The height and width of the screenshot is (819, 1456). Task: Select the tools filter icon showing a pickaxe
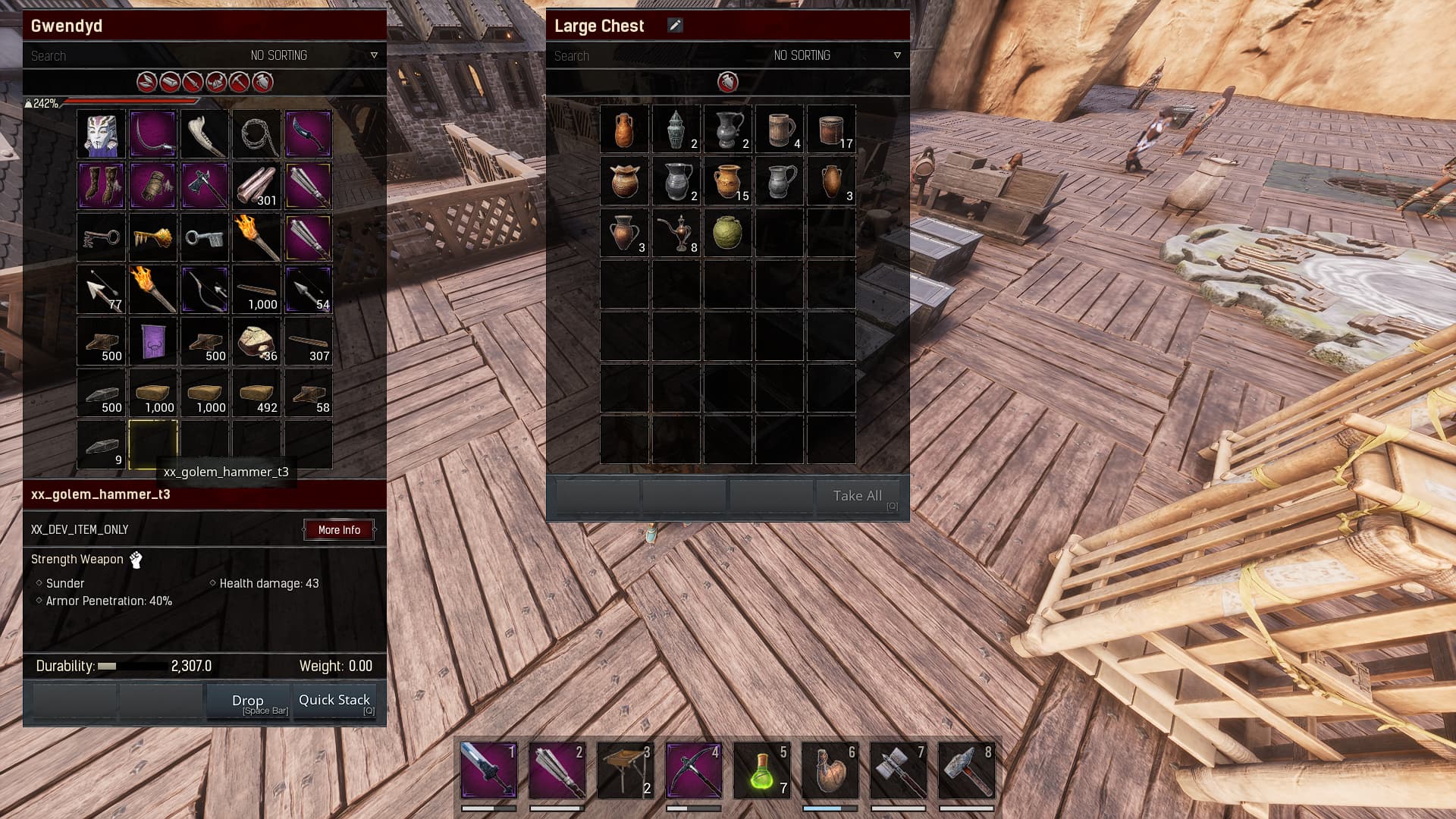click(238, 82)
